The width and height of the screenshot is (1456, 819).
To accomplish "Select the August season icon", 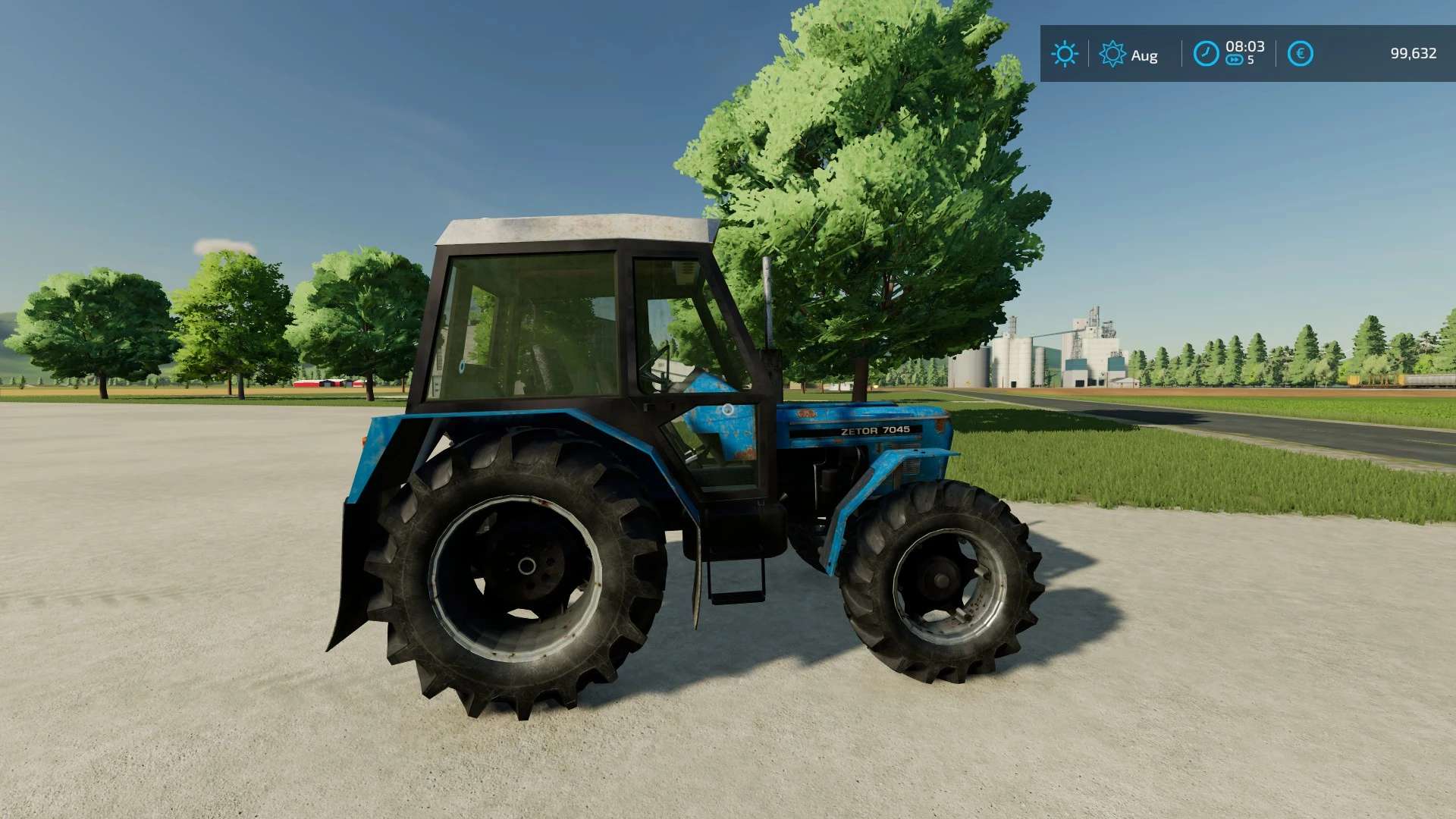I will [1112, 54].
